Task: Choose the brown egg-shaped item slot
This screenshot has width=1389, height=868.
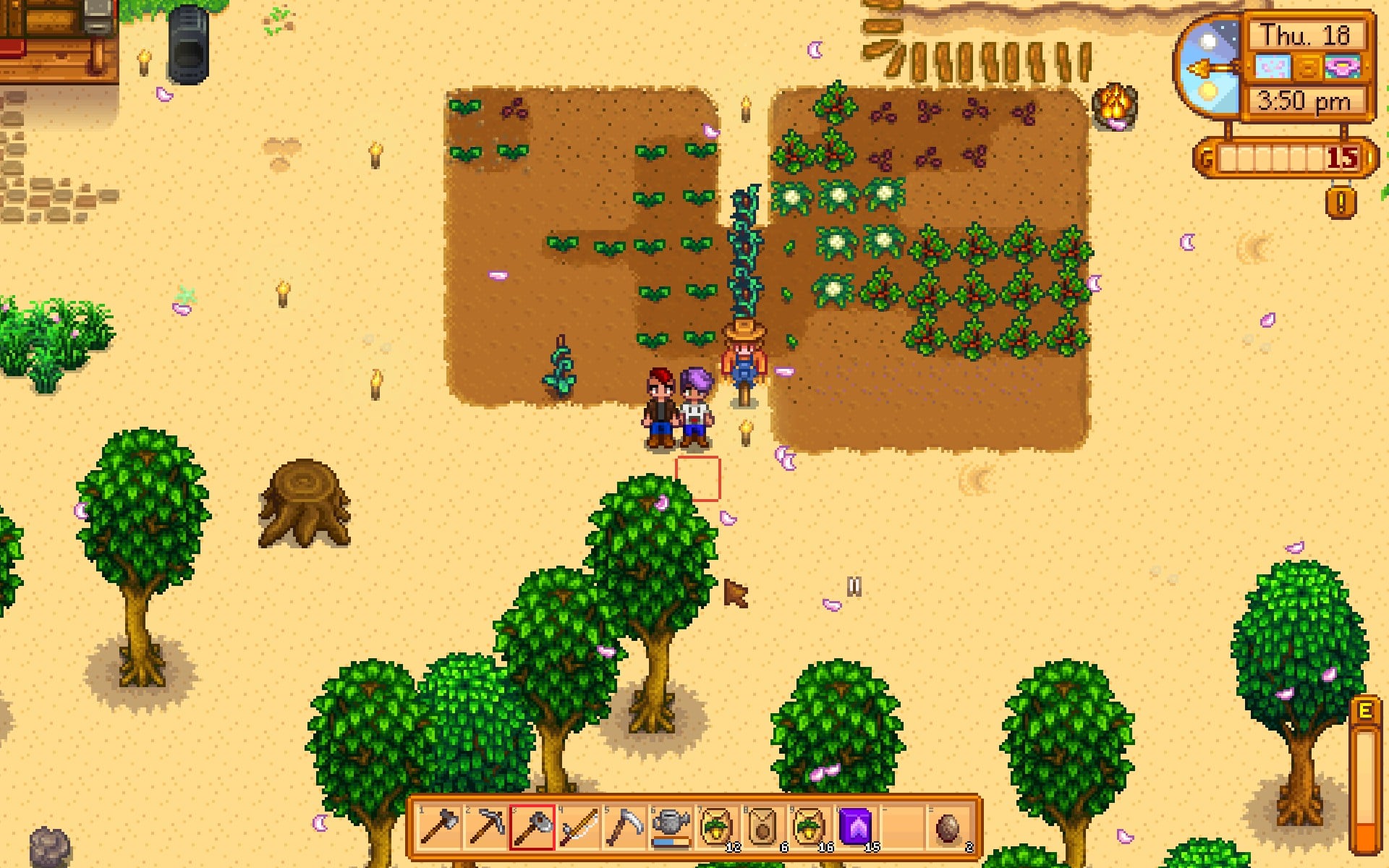Action: coord(948,827)
